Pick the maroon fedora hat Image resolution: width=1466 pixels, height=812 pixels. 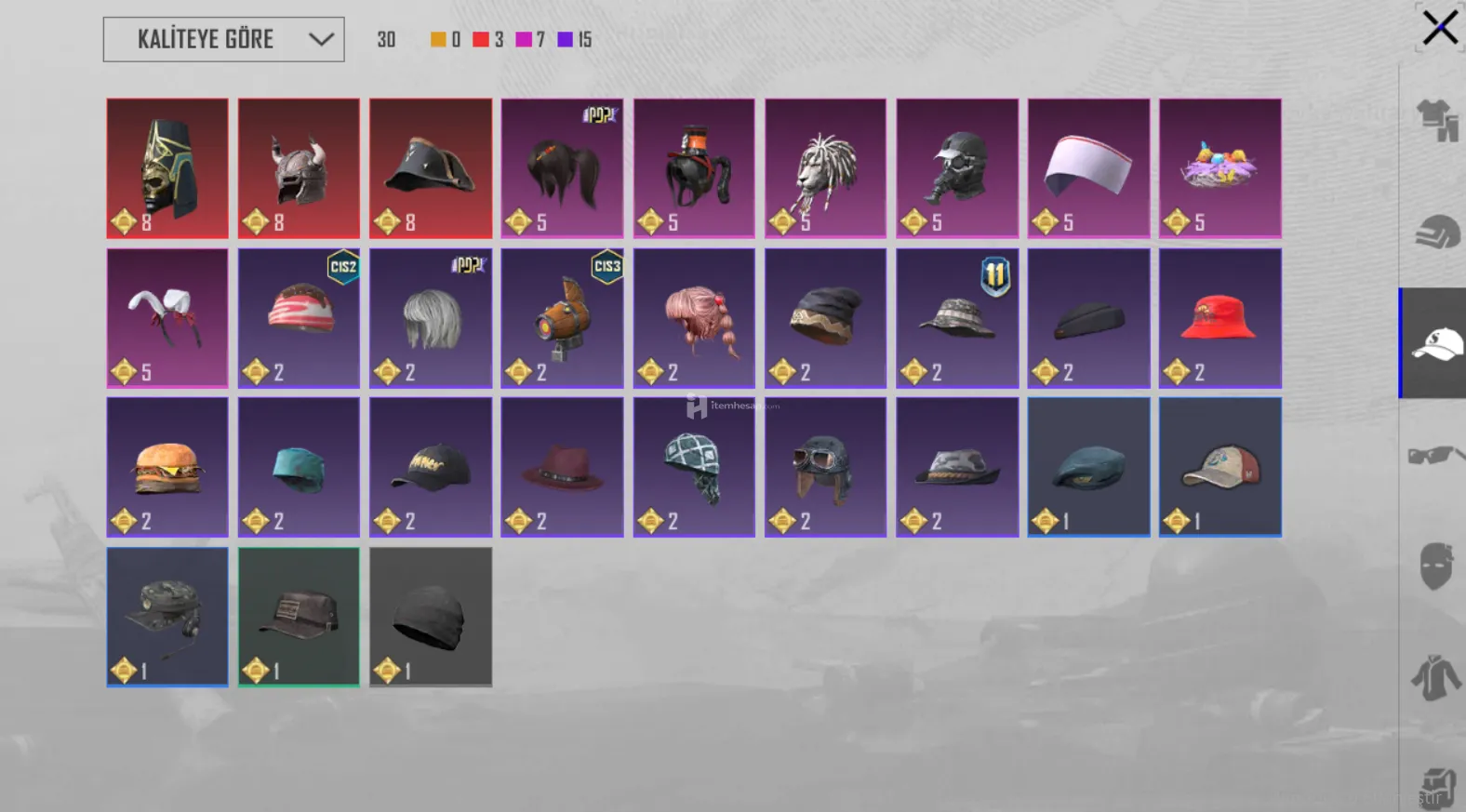click(562, 467)
